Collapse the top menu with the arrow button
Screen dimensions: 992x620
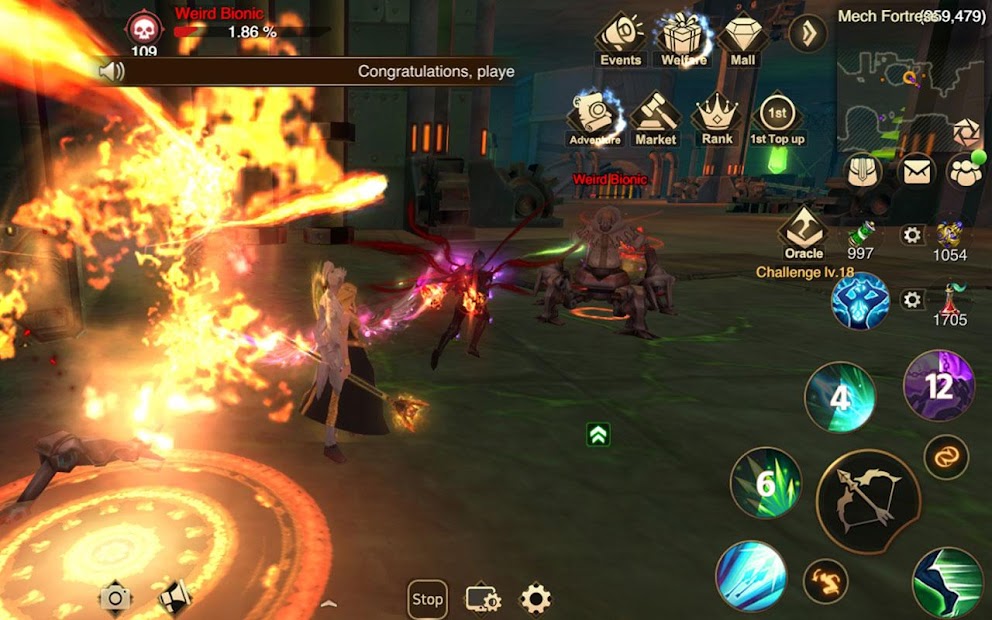807,35
